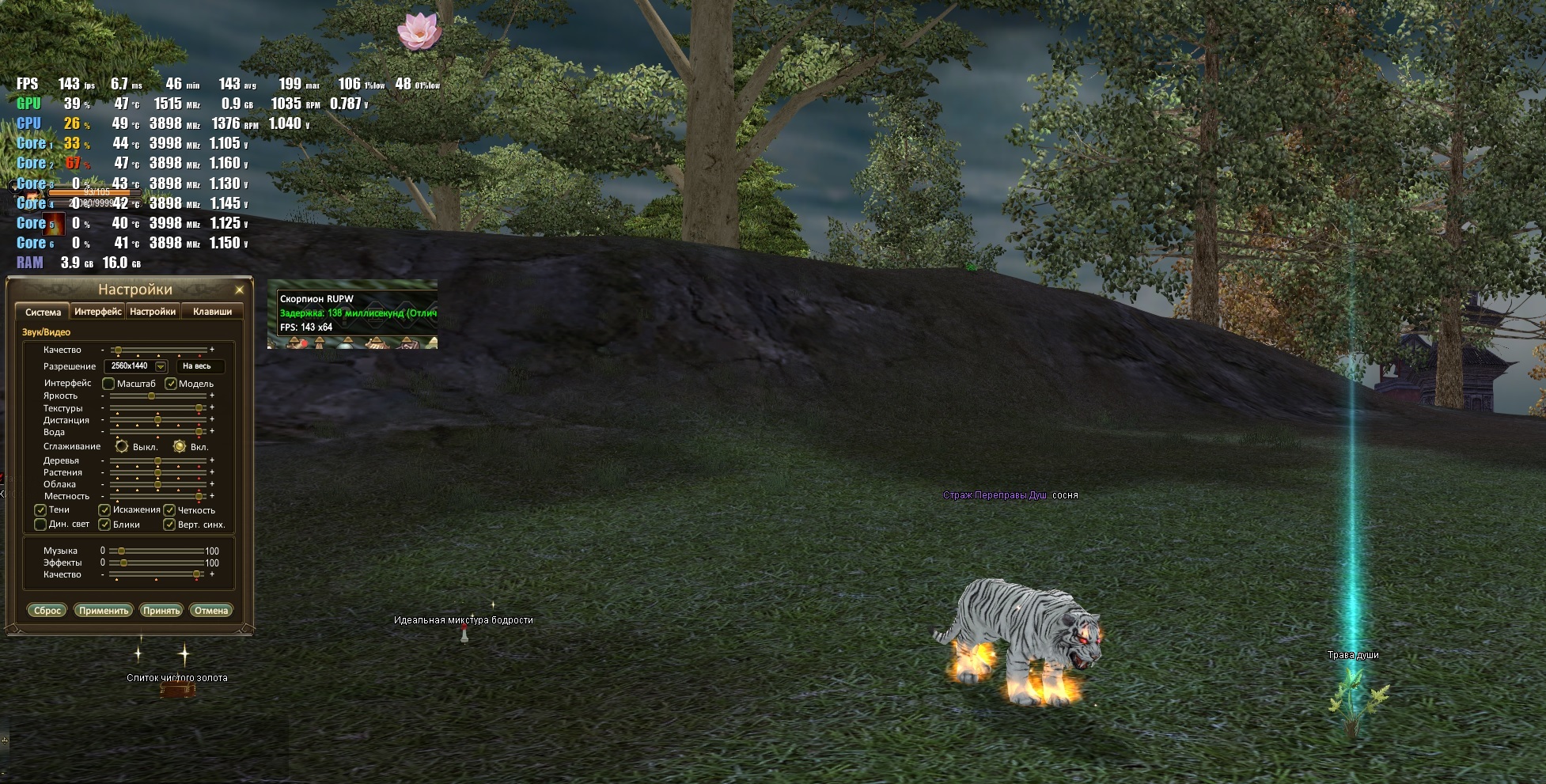Viewport: 1546px width, 784px height.
Task: Toggle the Тени shadows checkbox
Action: point(40,510)
